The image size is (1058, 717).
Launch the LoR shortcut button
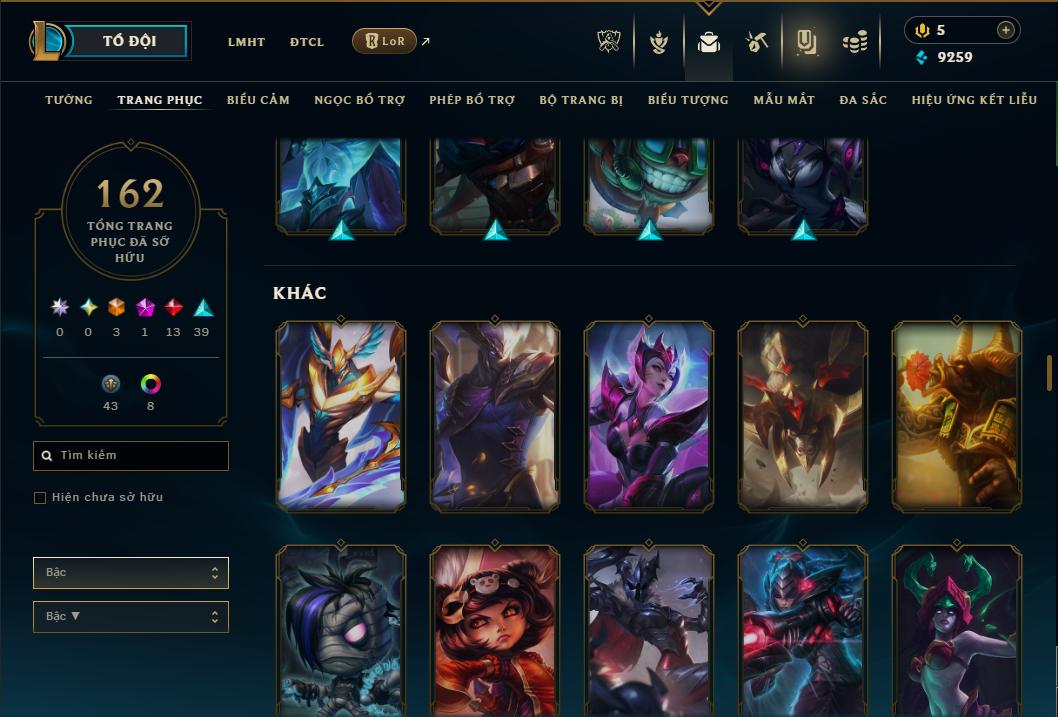tap(384, 41)
